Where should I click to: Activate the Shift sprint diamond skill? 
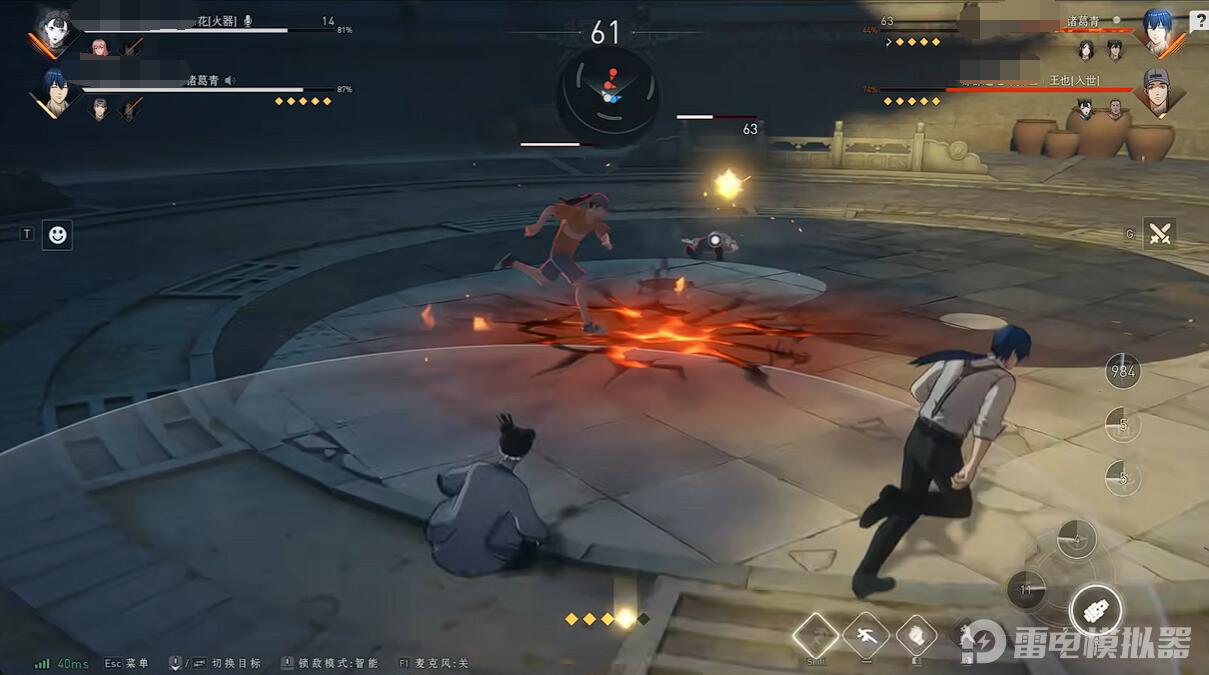tap(816, 634)
